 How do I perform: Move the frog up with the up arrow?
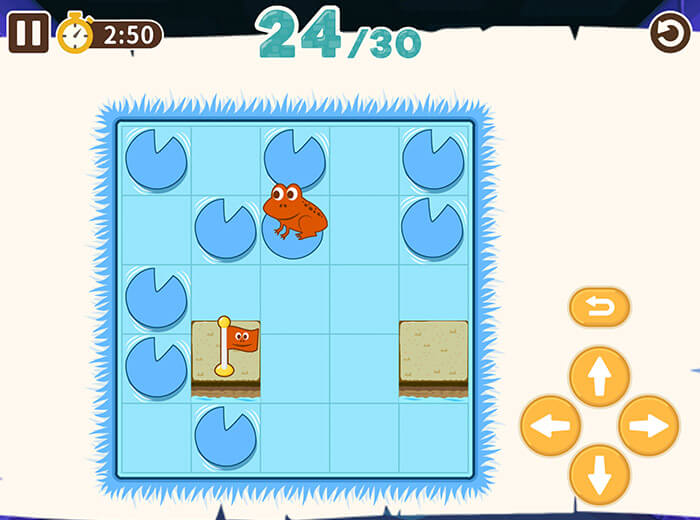(599, 376)
